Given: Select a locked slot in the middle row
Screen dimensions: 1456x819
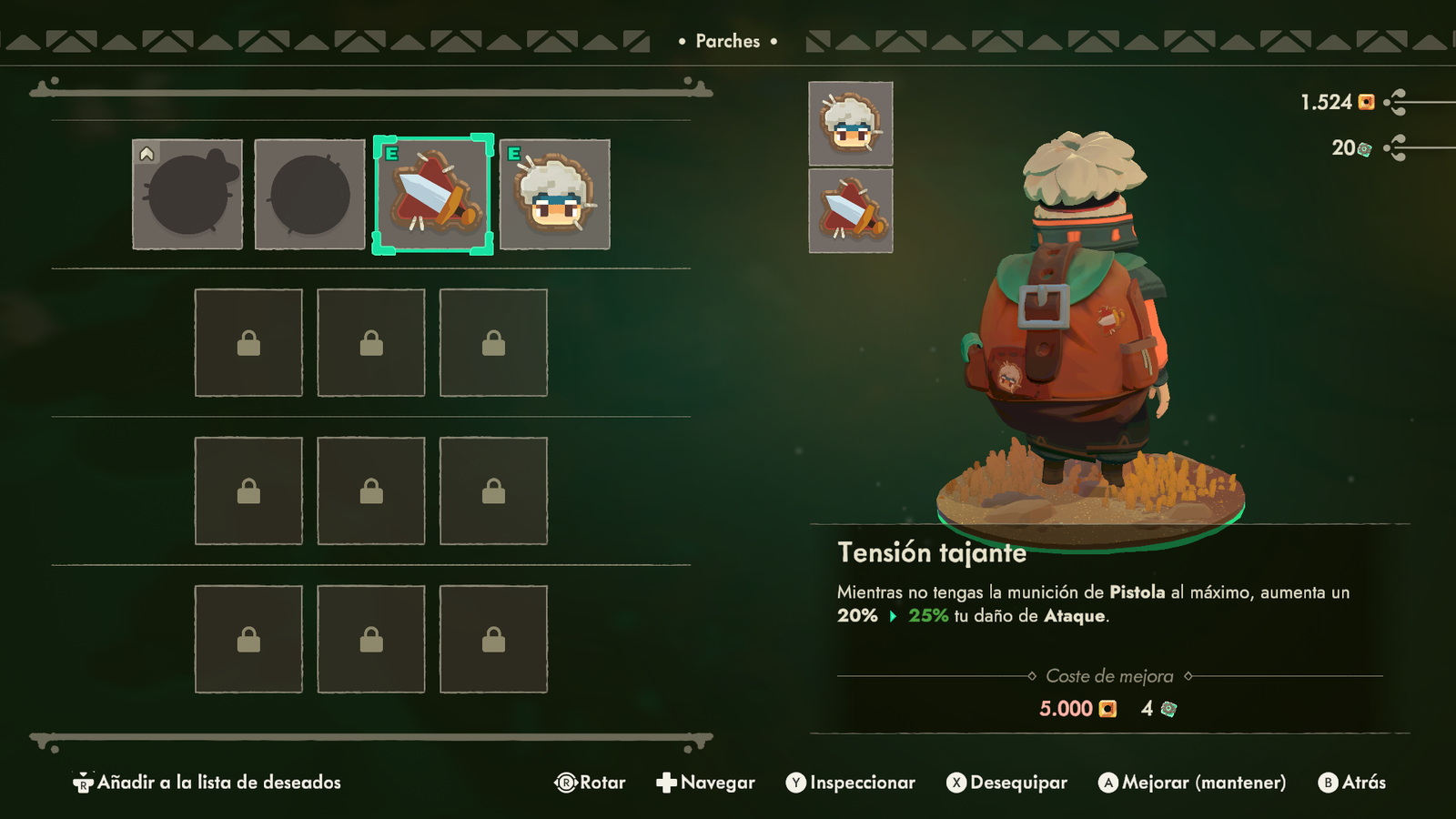Looking at the screenshot, I should (370, 491).
